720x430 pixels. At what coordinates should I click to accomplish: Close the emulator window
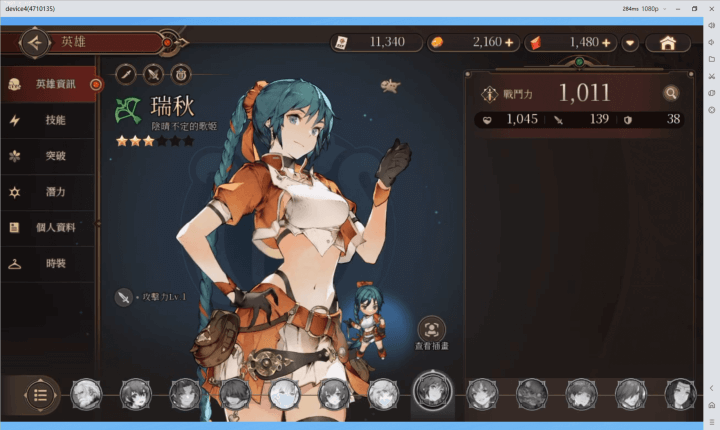[x=709, y=8]
